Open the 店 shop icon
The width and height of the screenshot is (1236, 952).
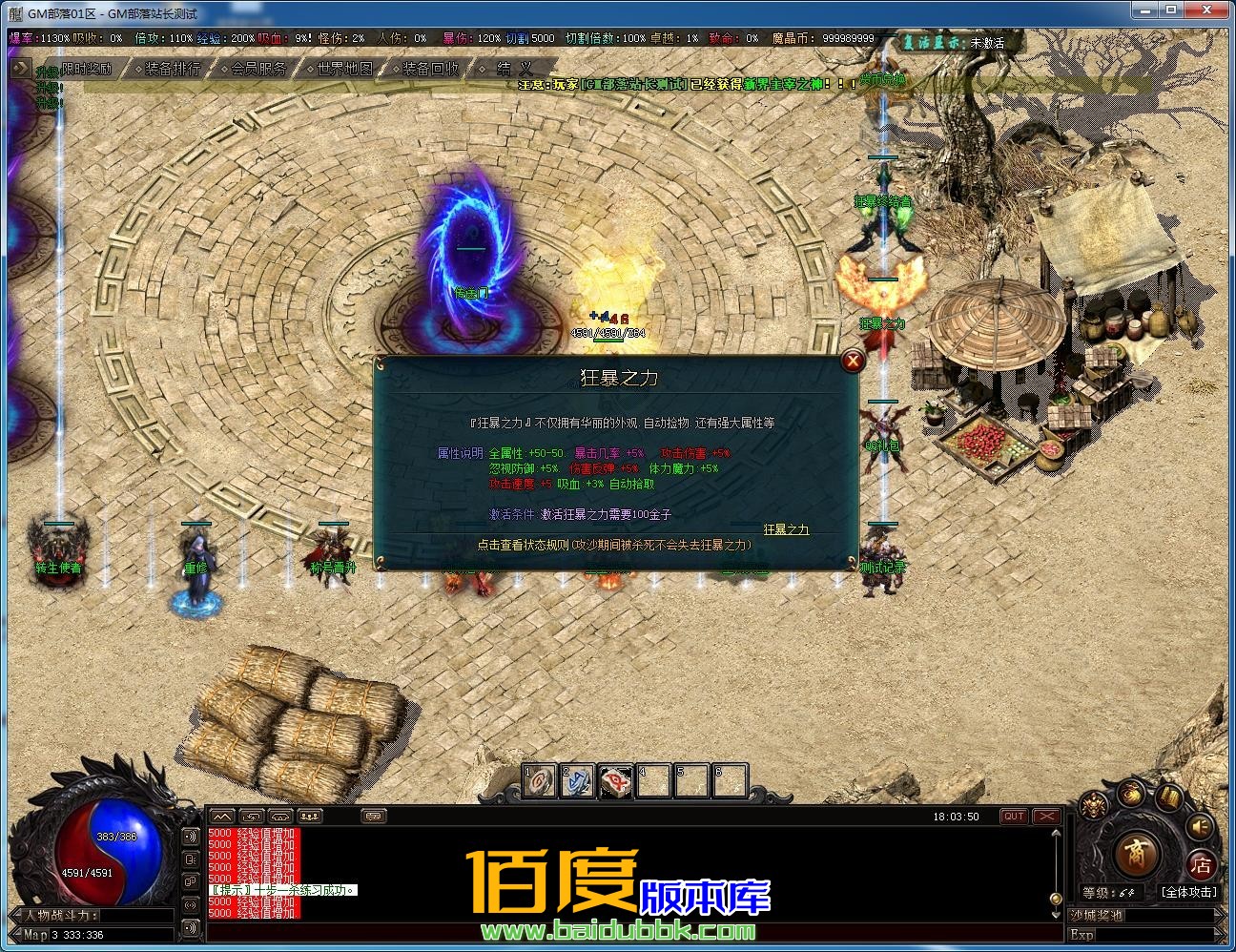click(1203, 863)
